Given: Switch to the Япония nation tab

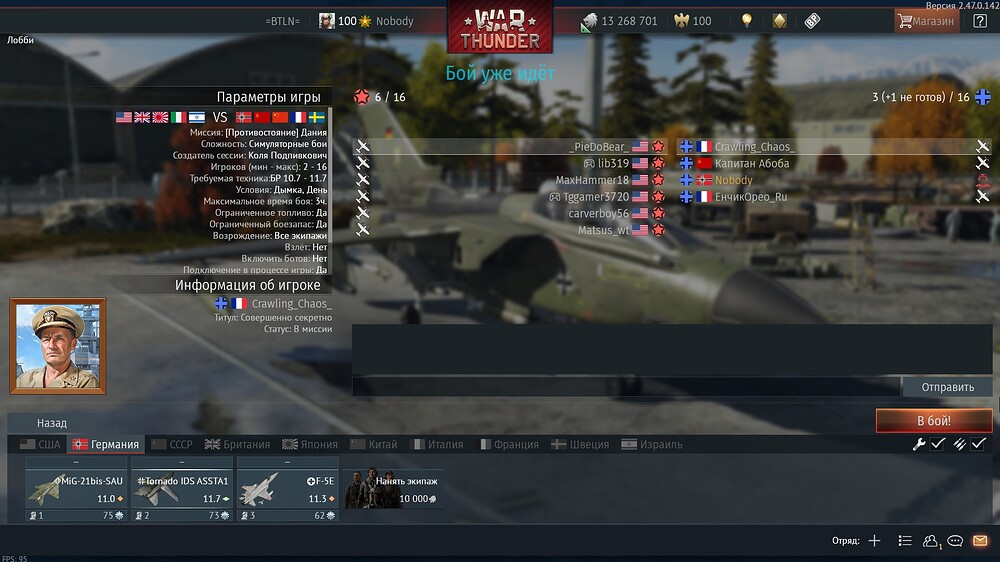Looking at the screenshot, I should (x=309, y=444).
